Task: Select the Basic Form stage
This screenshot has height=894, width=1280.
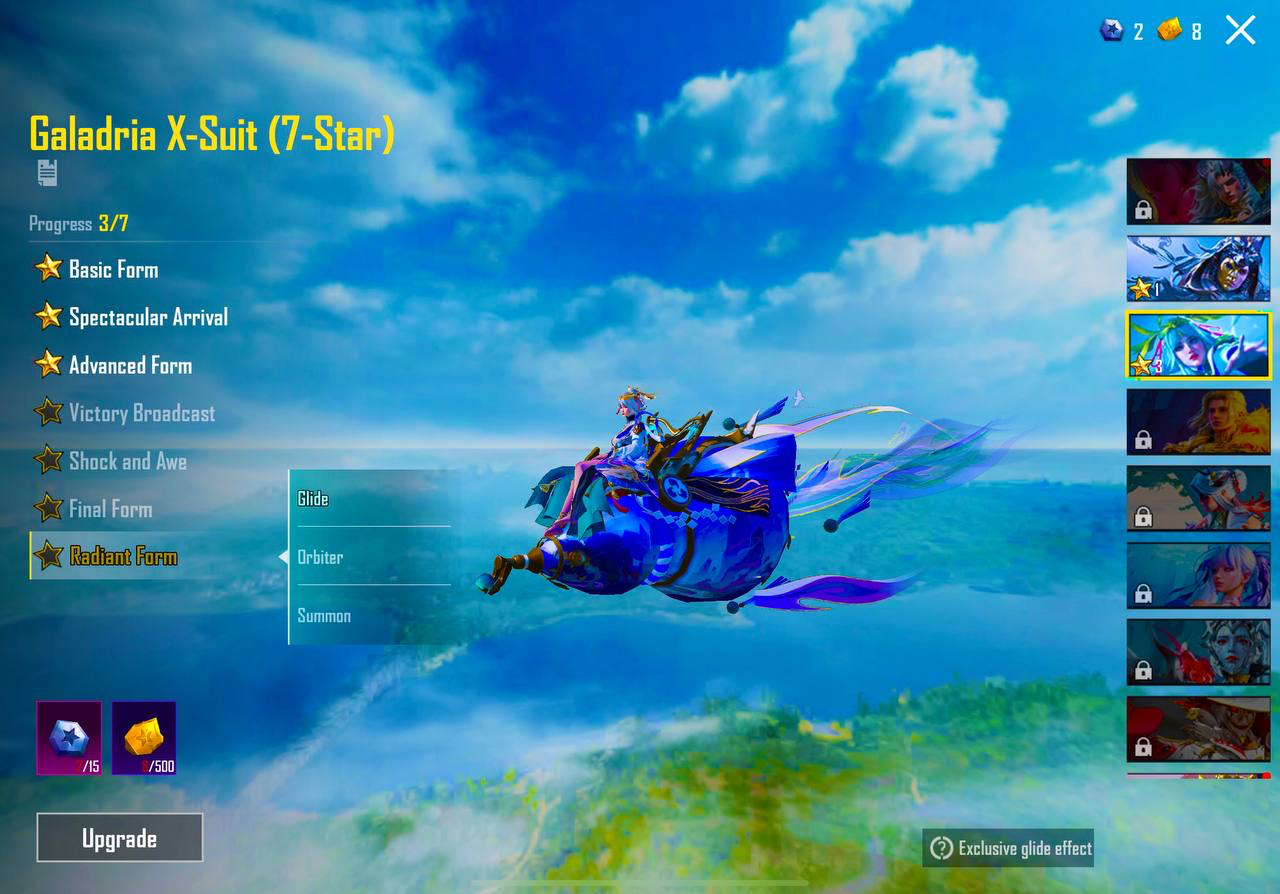Action: point(112,269)
